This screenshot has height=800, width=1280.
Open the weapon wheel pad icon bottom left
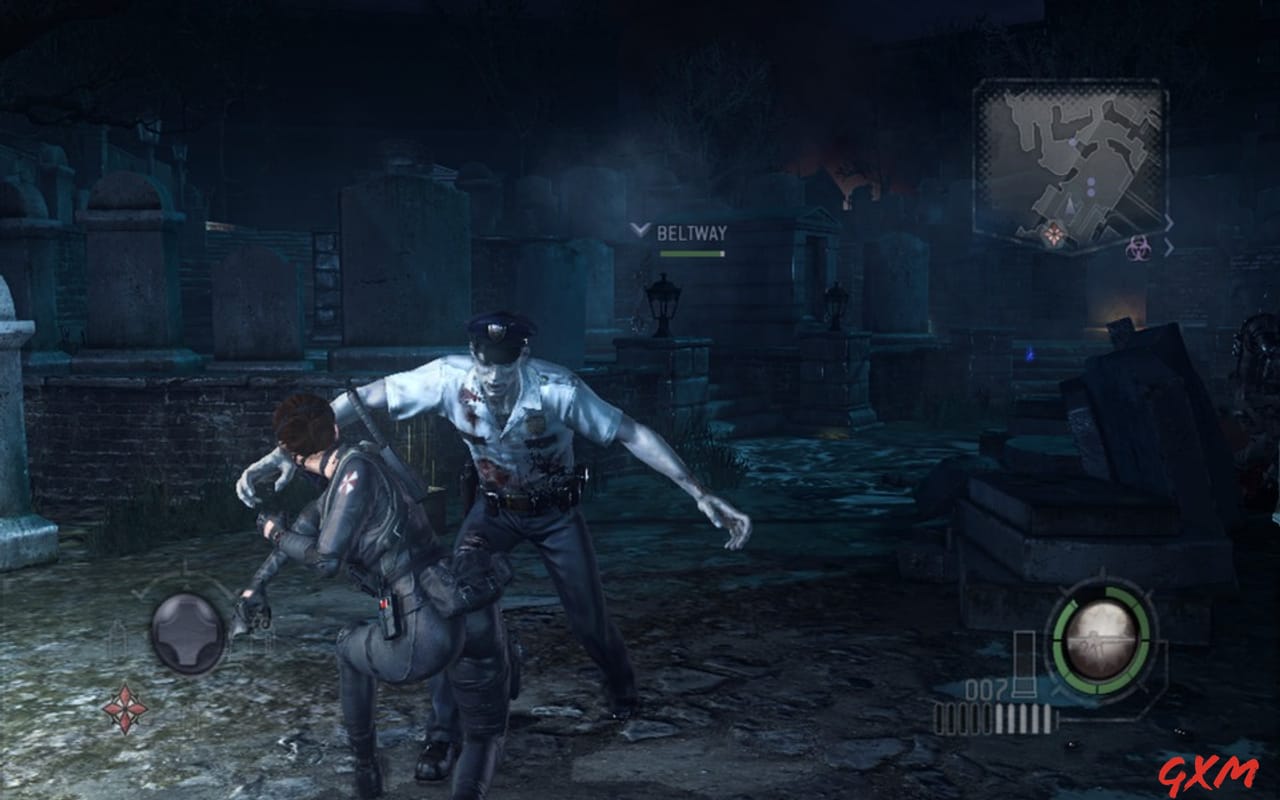tap(191, 632)
